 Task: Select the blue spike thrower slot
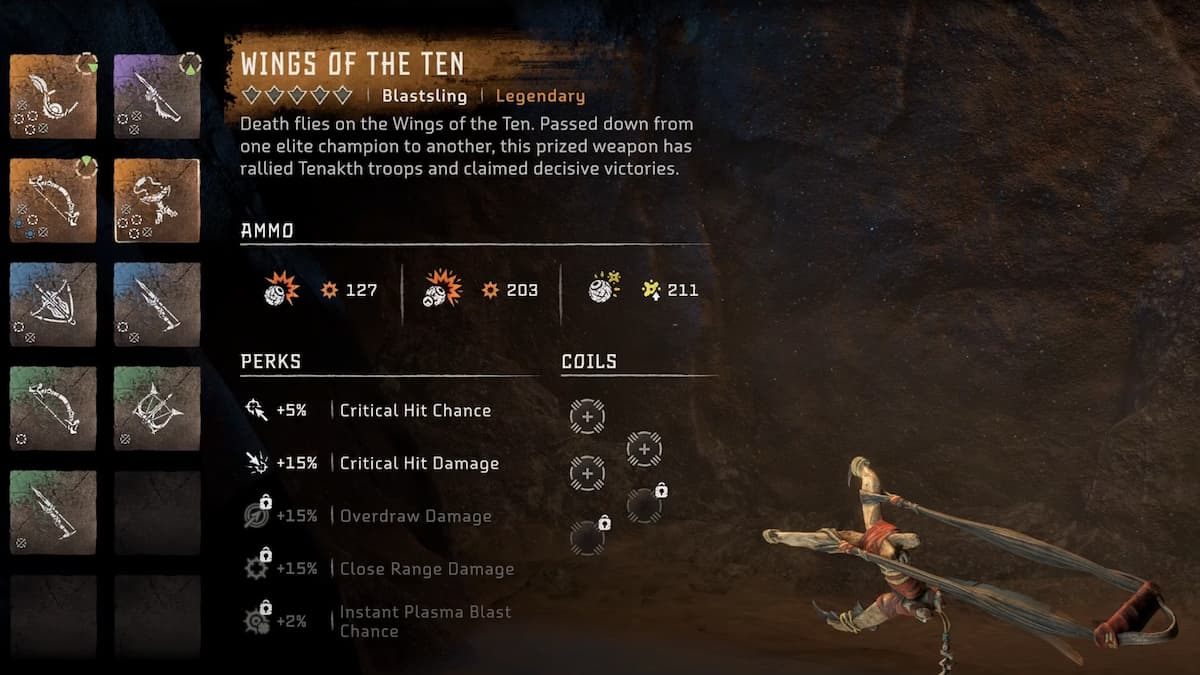[157, 304]
